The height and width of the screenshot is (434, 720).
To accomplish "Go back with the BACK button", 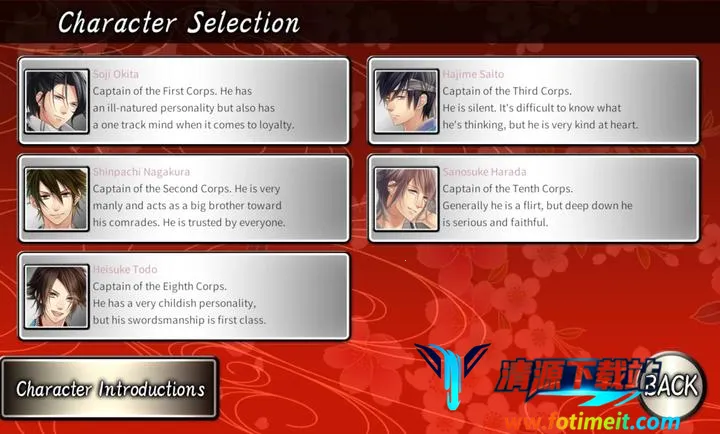I will 672,385.
